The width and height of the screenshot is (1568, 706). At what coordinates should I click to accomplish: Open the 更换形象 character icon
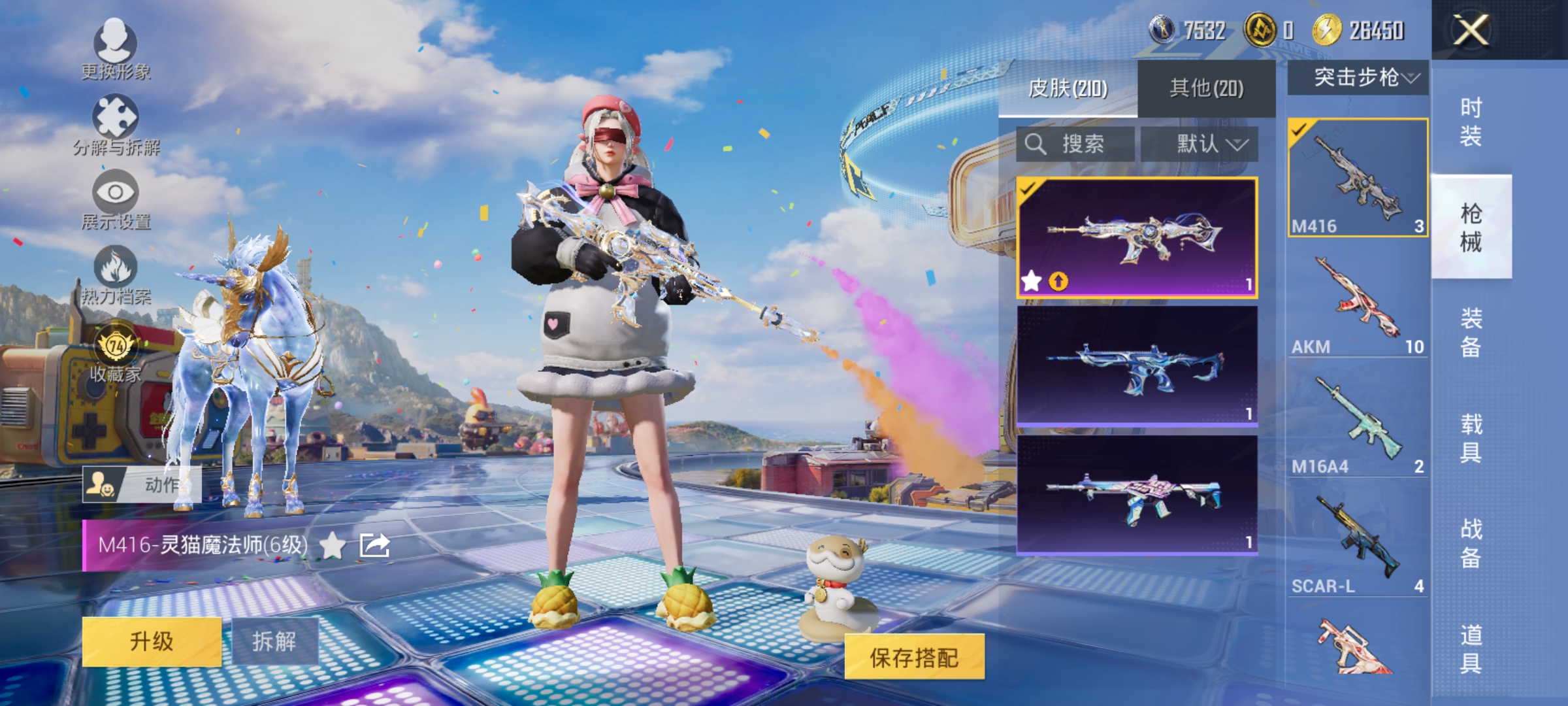(116, 44)
